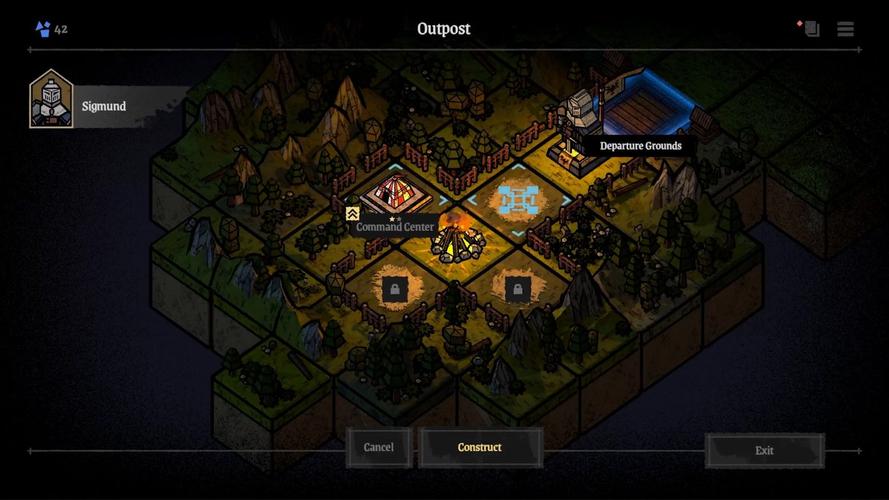Screen dimensions: 889x500
Task: Open the cards icon with red notification
Action: 810,28
